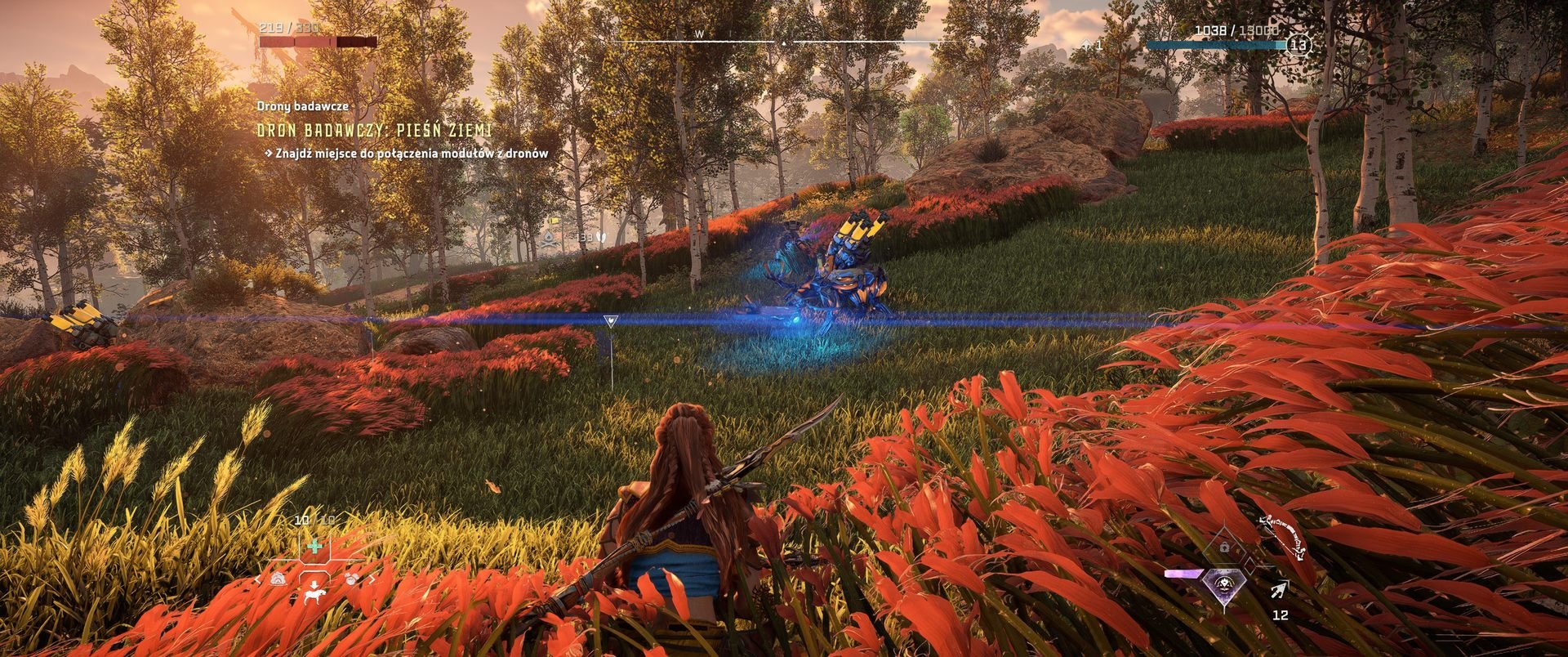Click the left chevron beside the item selector
The width and height of the screenshot is (1568, 657).
point(258,579)
